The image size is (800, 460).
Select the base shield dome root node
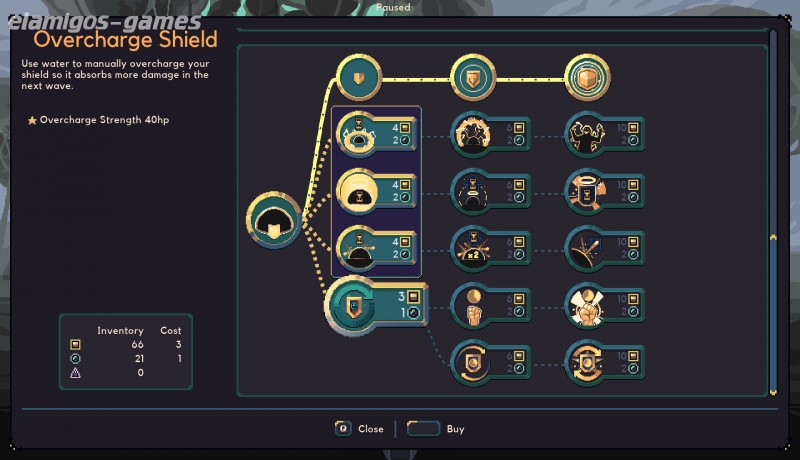(274, 219)
